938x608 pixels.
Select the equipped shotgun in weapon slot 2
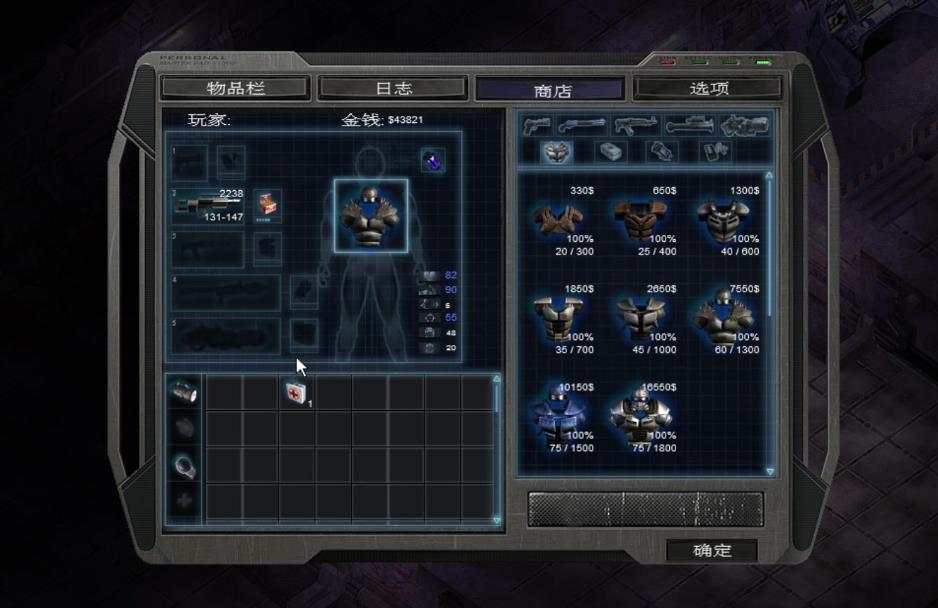tap(209, 205)
